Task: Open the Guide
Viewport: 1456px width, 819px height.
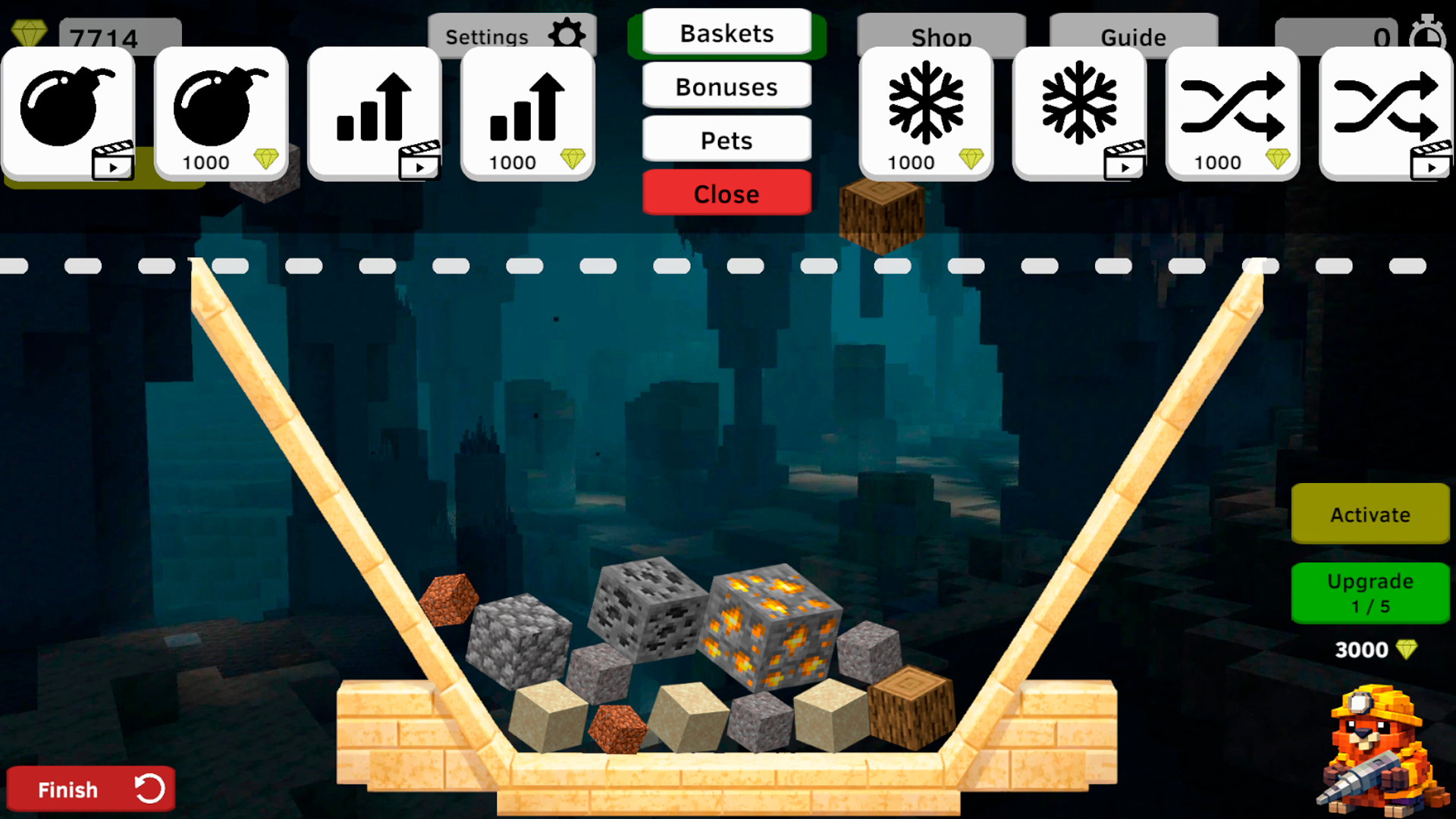Action: click(1134, 36)
